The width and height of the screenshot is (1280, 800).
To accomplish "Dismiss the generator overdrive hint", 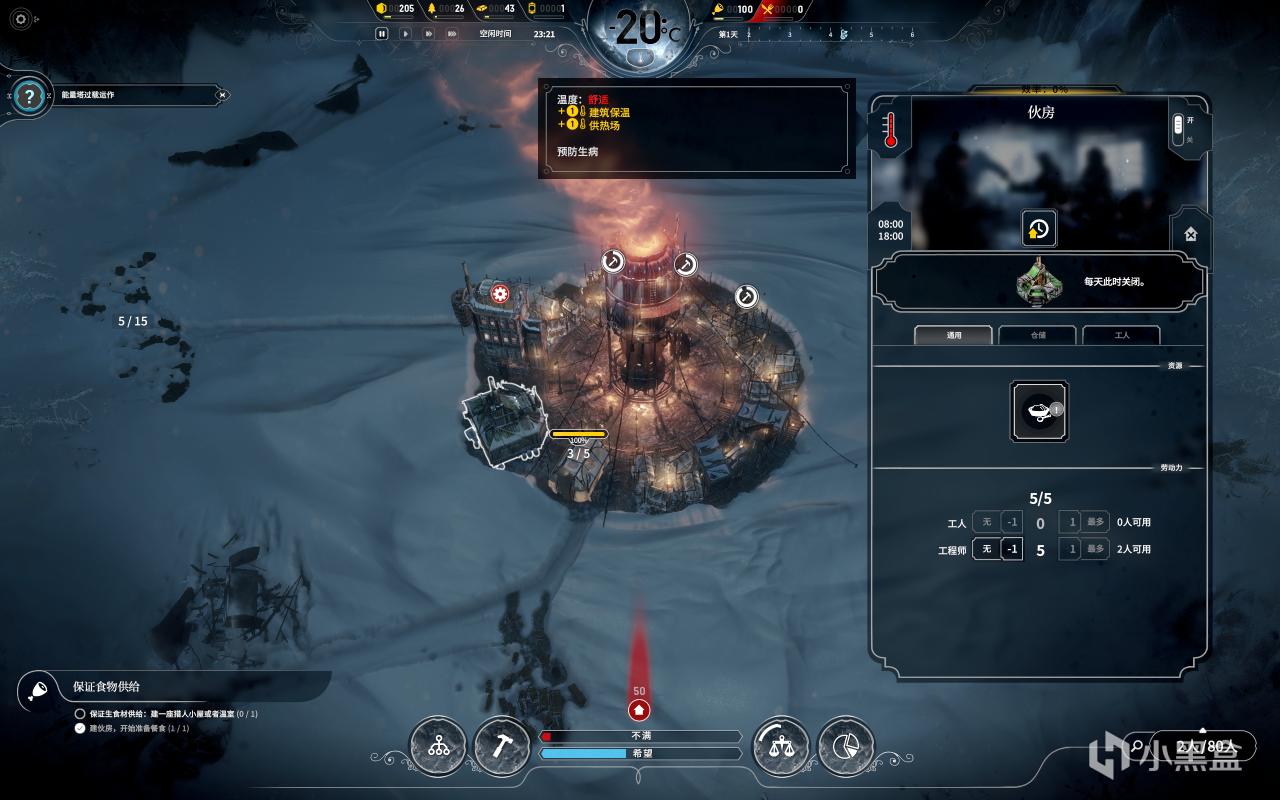I will pyautogui.click(x=223, y=95).
